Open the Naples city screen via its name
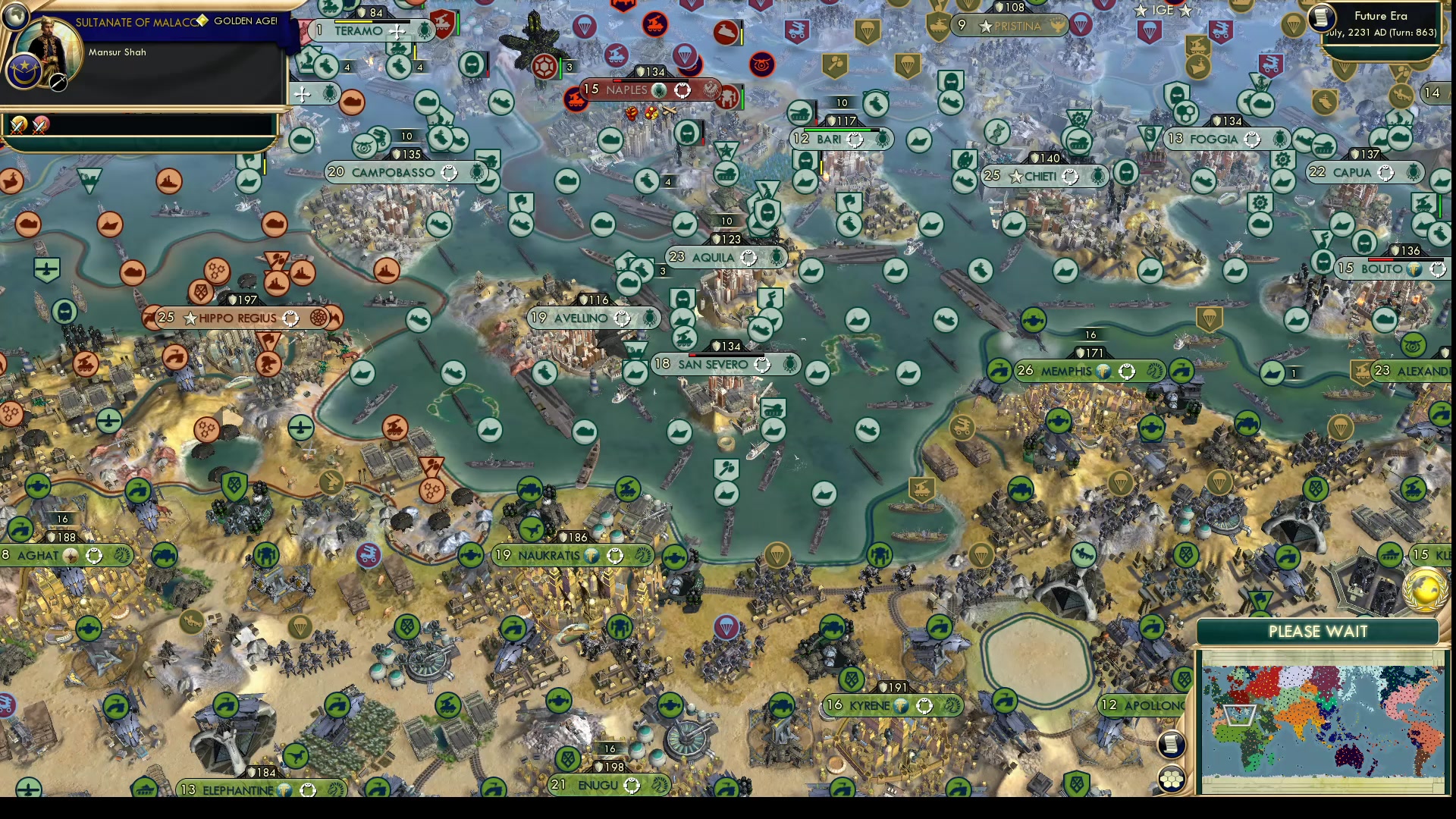 point(626,89)
